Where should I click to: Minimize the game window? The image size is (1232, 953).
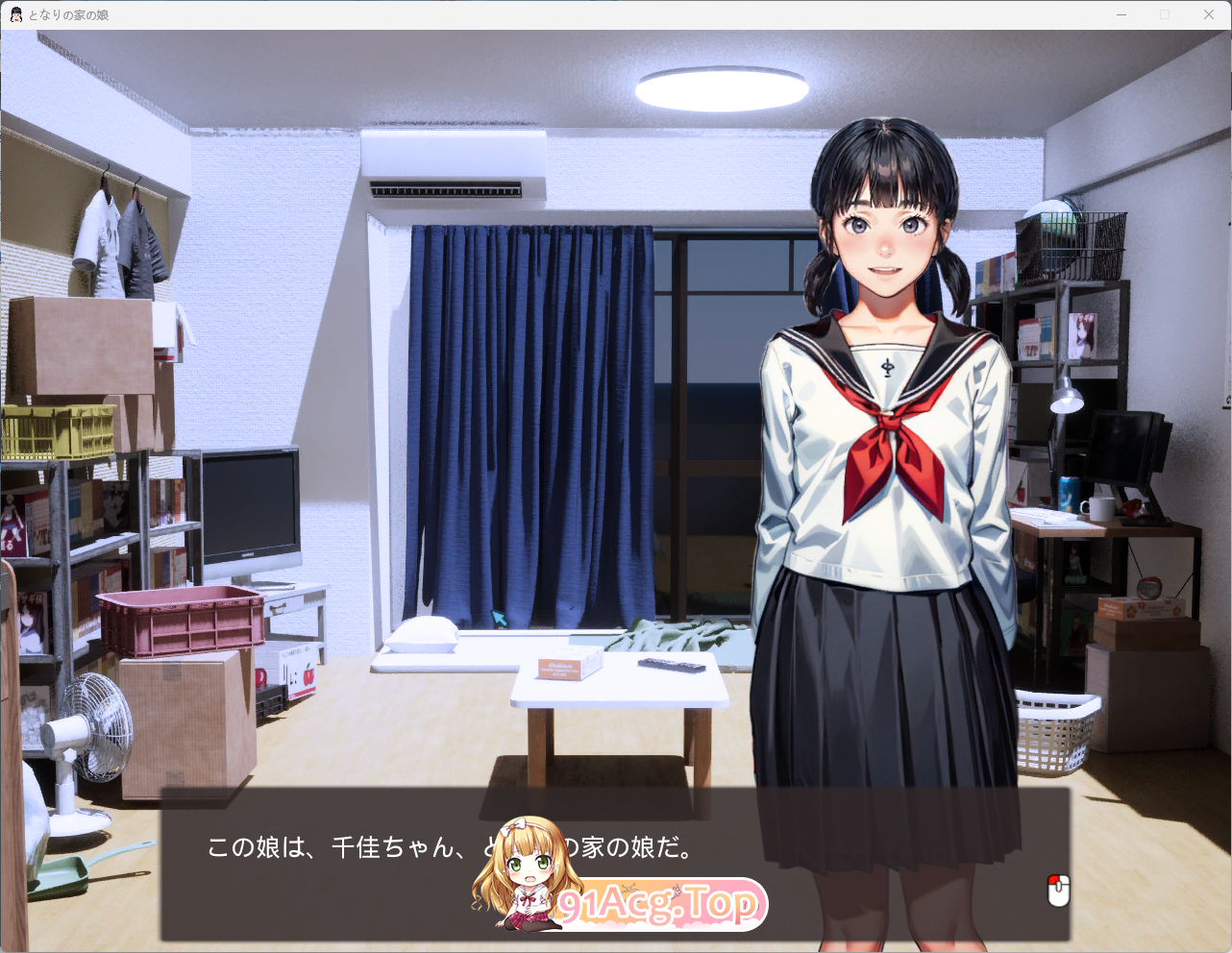coord(1121,14)
